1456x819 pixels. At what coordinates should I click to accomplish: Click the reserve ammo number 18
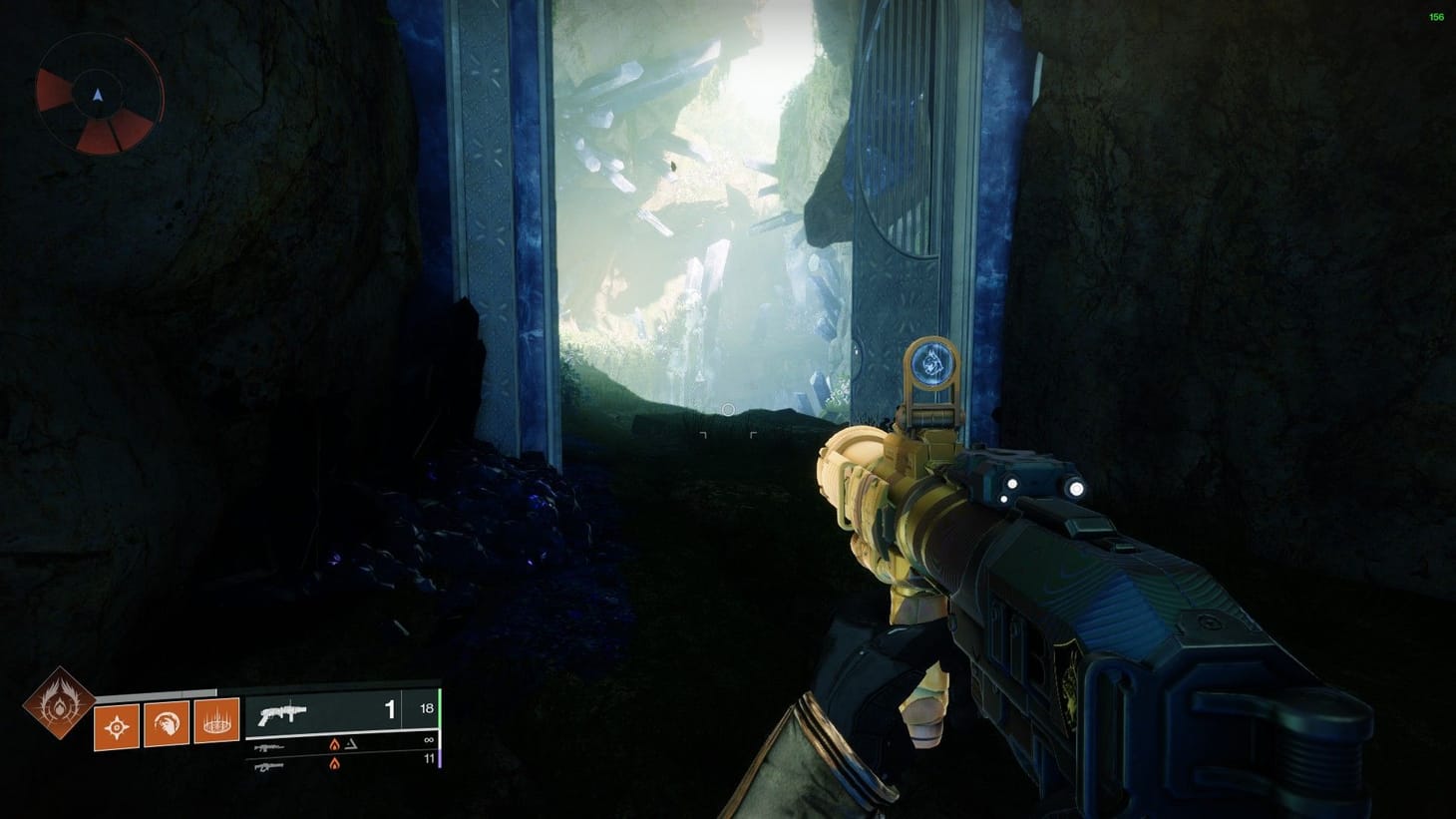tap(426, 709)
